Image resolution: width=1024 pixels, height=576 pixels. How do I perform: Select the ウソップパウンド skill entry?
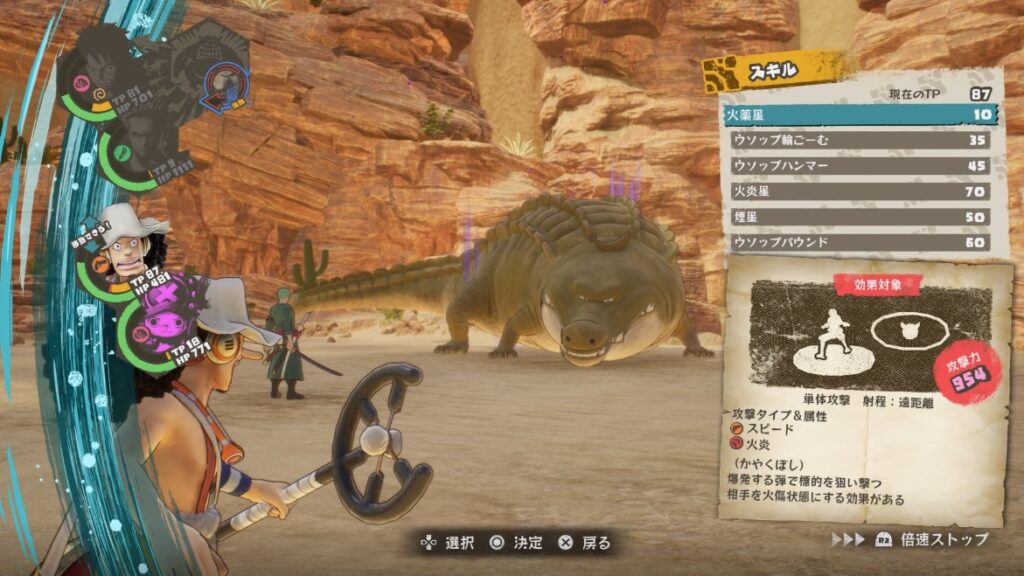(858, 242)
